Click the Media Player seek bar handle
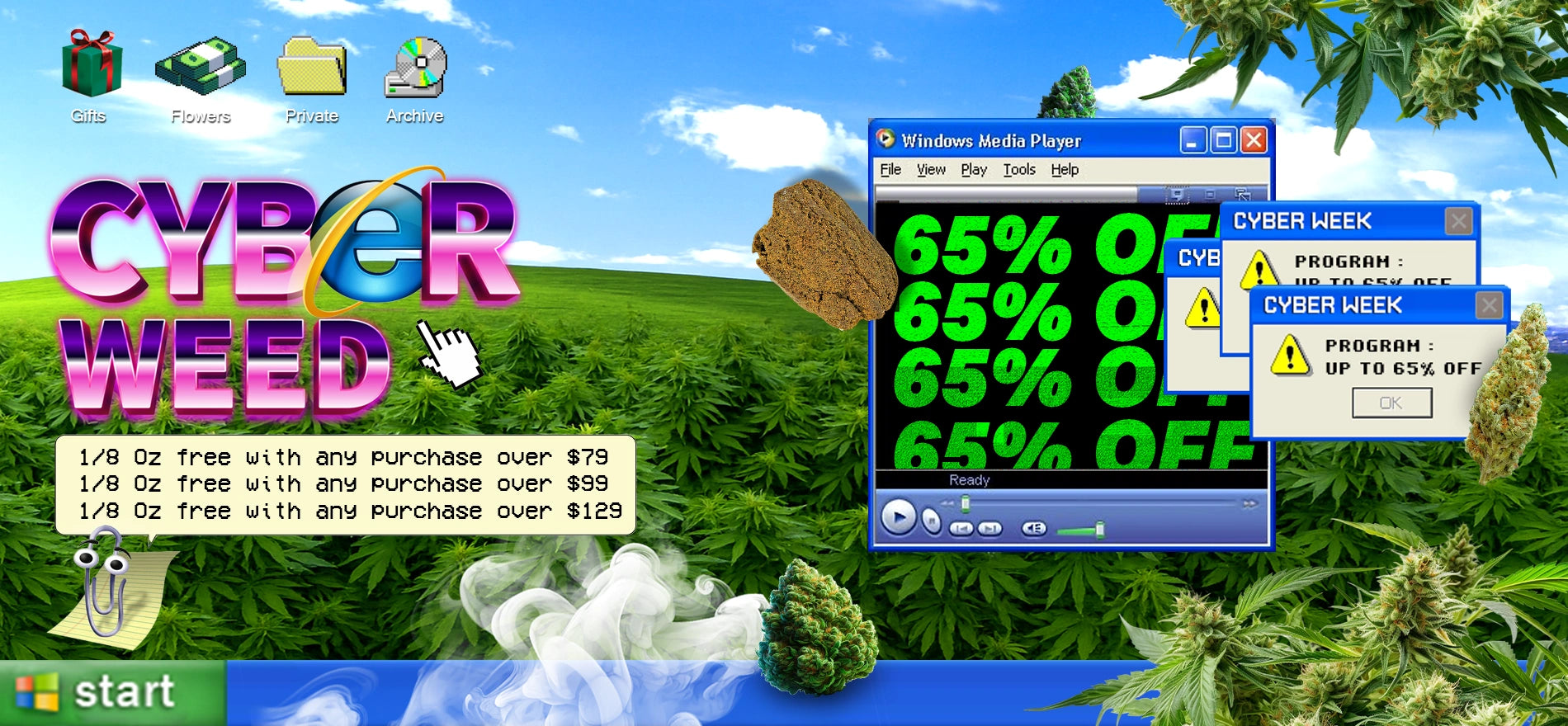The height and width of the screenshot is (726, 1568). (966, 502)
